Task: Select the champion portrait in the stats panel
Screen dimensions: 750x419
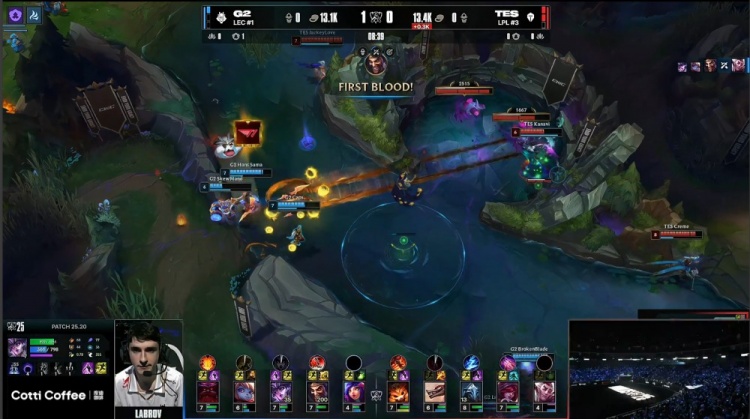Action: [18, 347]
